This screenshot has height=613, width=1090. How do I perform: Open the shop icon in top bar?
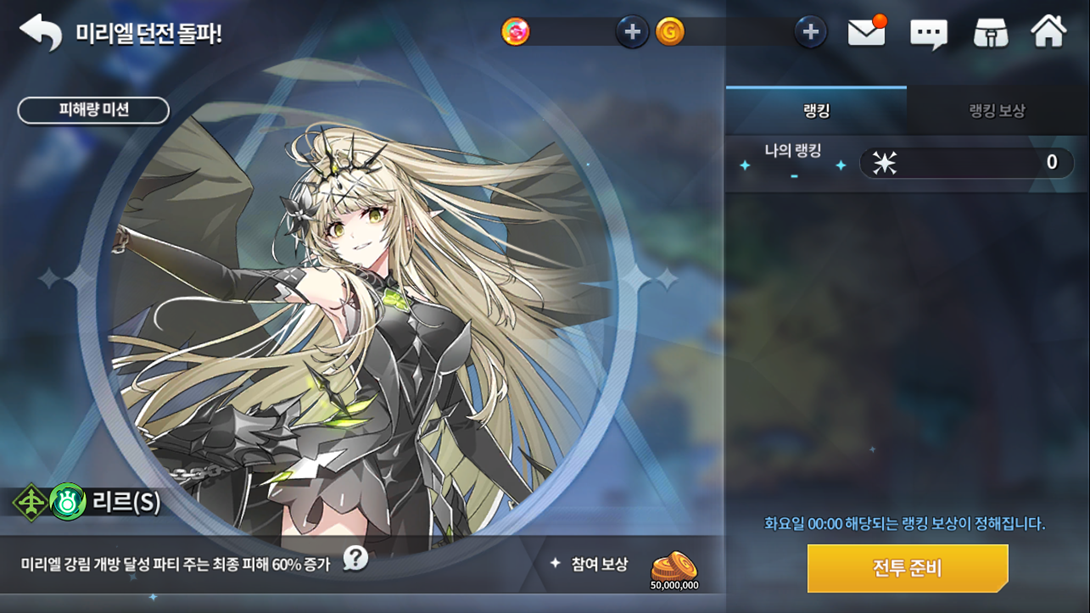click(x=990, y=32)
